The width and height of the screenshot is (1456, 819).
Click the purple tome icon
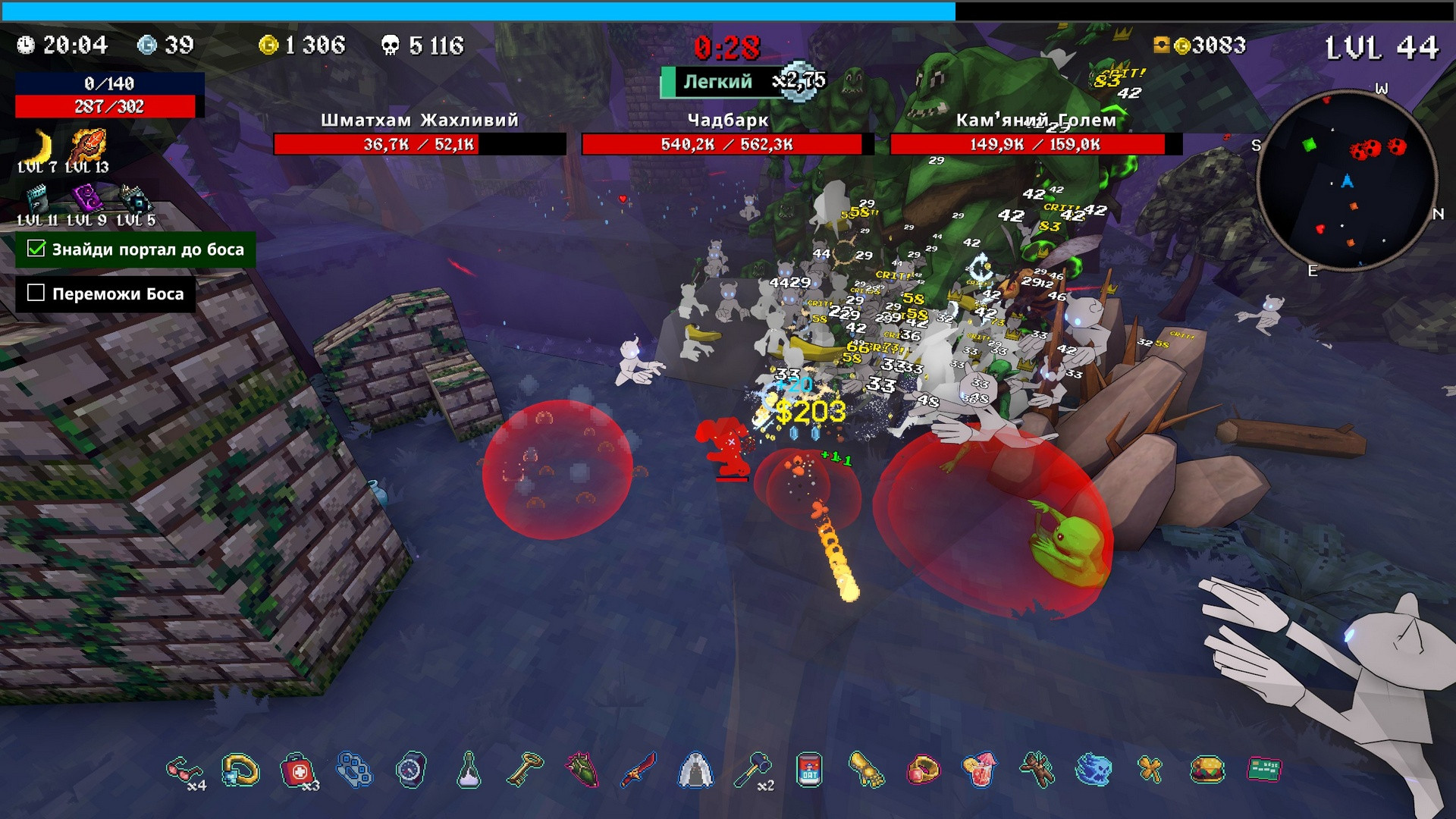tap(86, 199)
